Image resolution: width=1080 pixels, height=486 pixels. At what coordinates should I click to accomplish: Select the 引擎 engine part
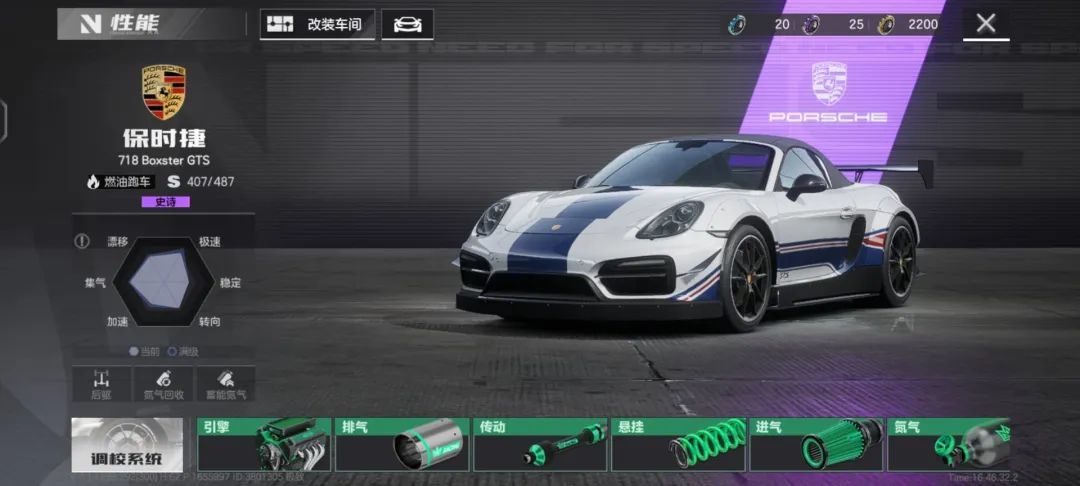click(263, 445)
